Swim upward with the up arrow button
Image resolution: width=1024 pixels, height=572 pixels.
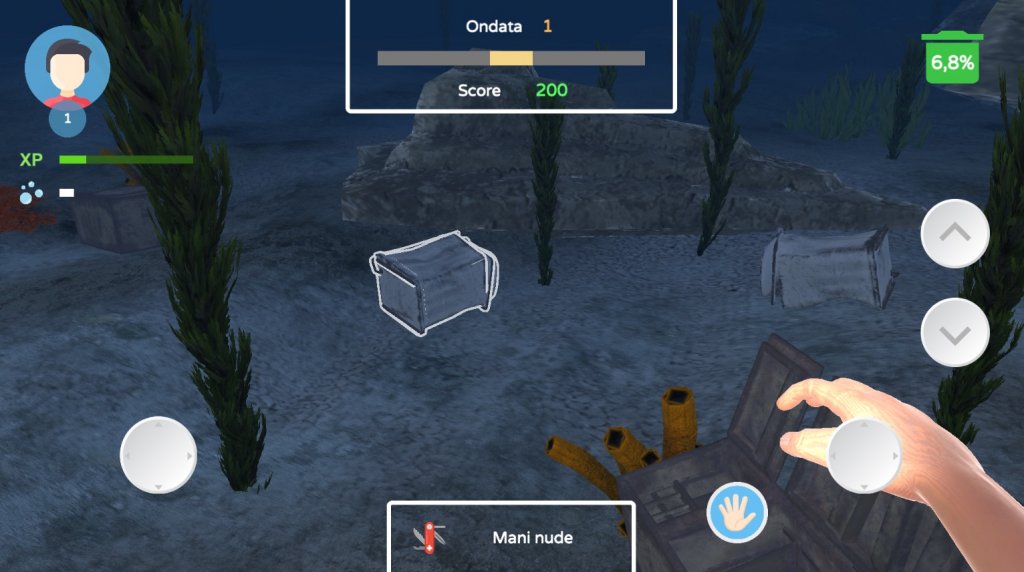[955, 233]
